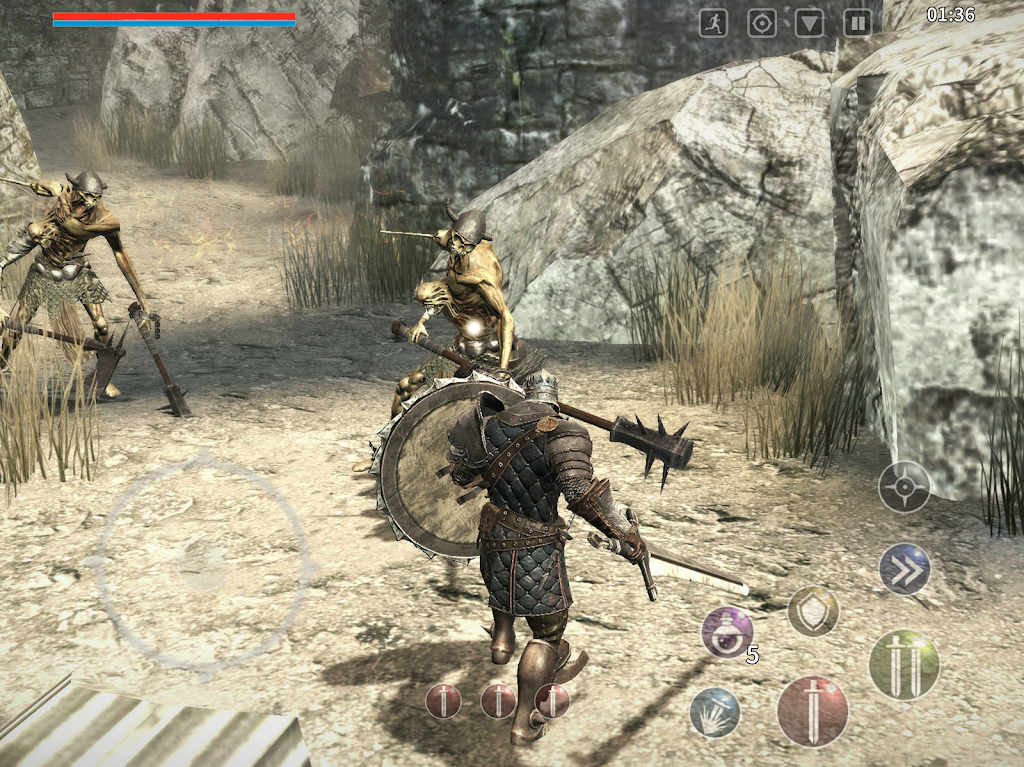This screenshot has height=767, width=1024.
Task: Cast the blue hand magic ability
Action: click(x=715, y=712)
